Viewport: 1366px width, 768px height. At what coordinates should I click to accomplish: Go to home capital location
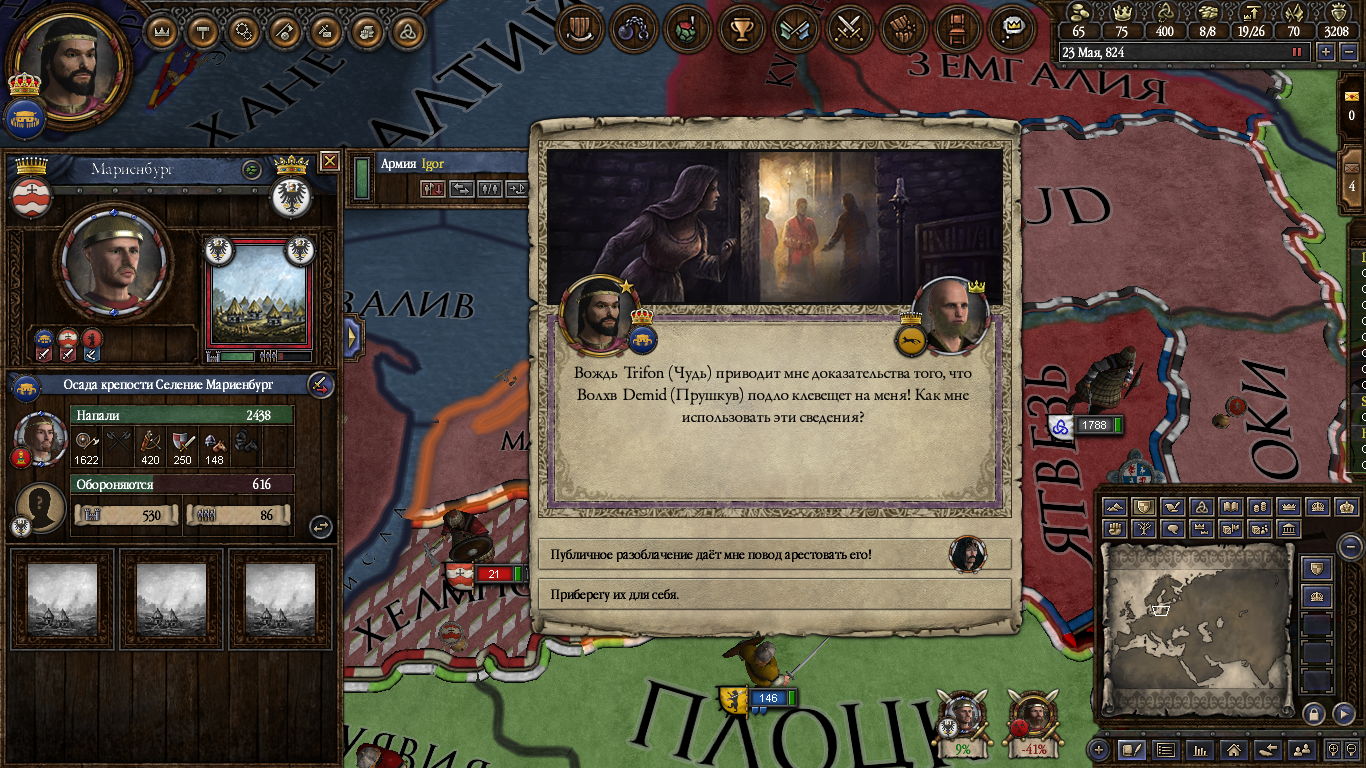point(1234,749)
